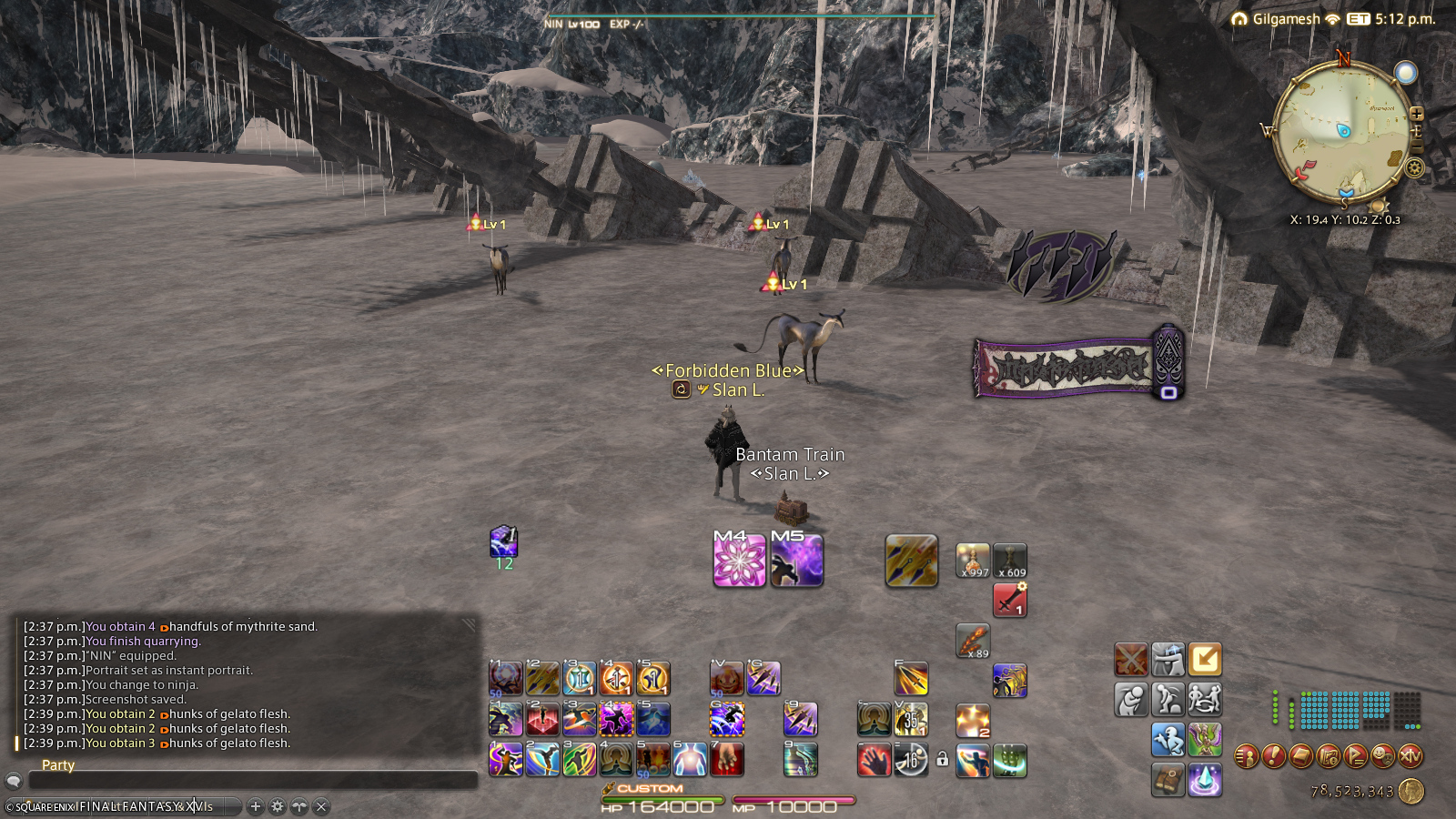Add a new chat tab with plus button

click(x=256, y=806)
